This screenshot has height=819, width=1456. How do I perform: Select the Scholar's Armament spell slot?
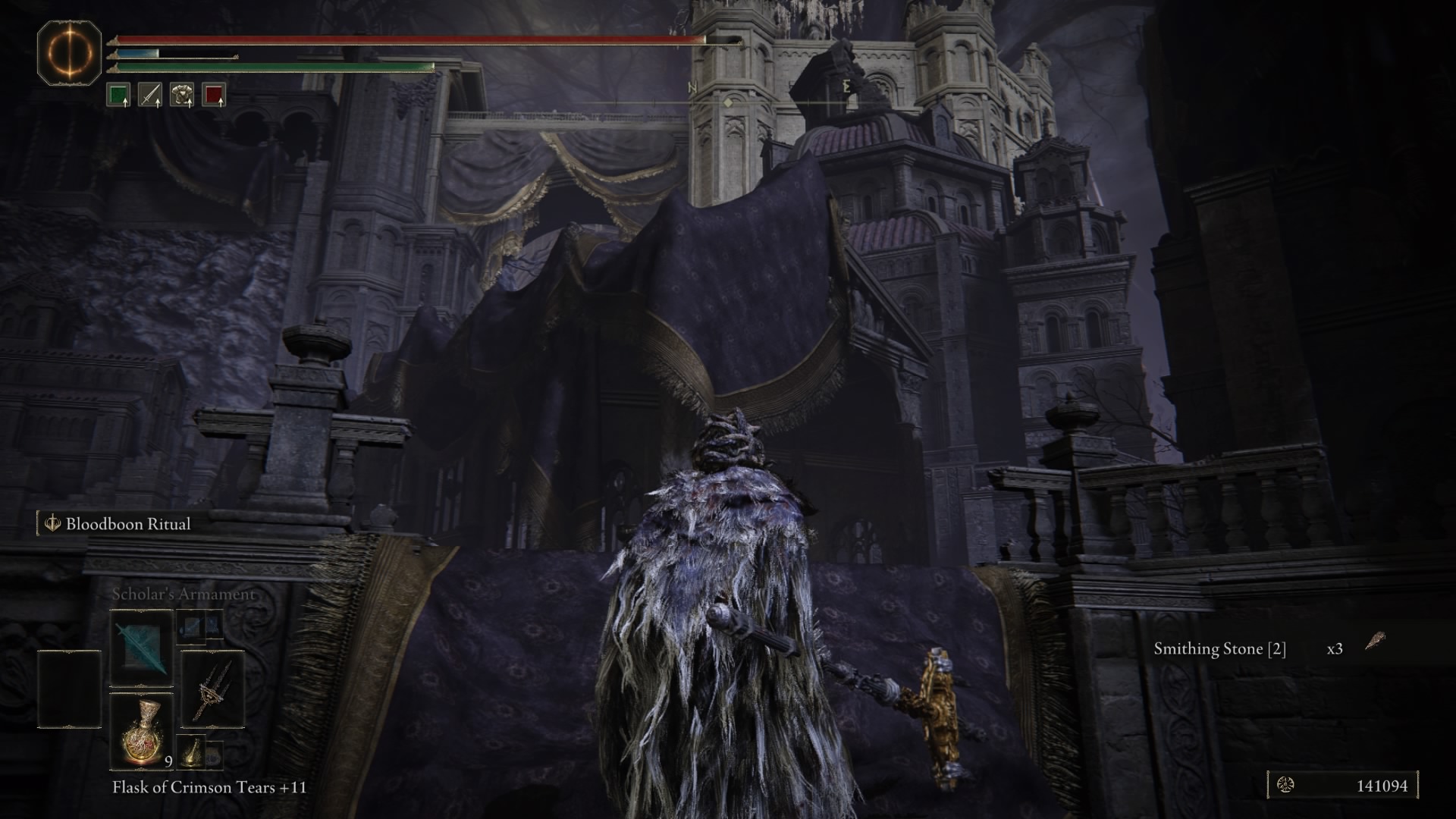pyautogui.click(x=142, y=648)
